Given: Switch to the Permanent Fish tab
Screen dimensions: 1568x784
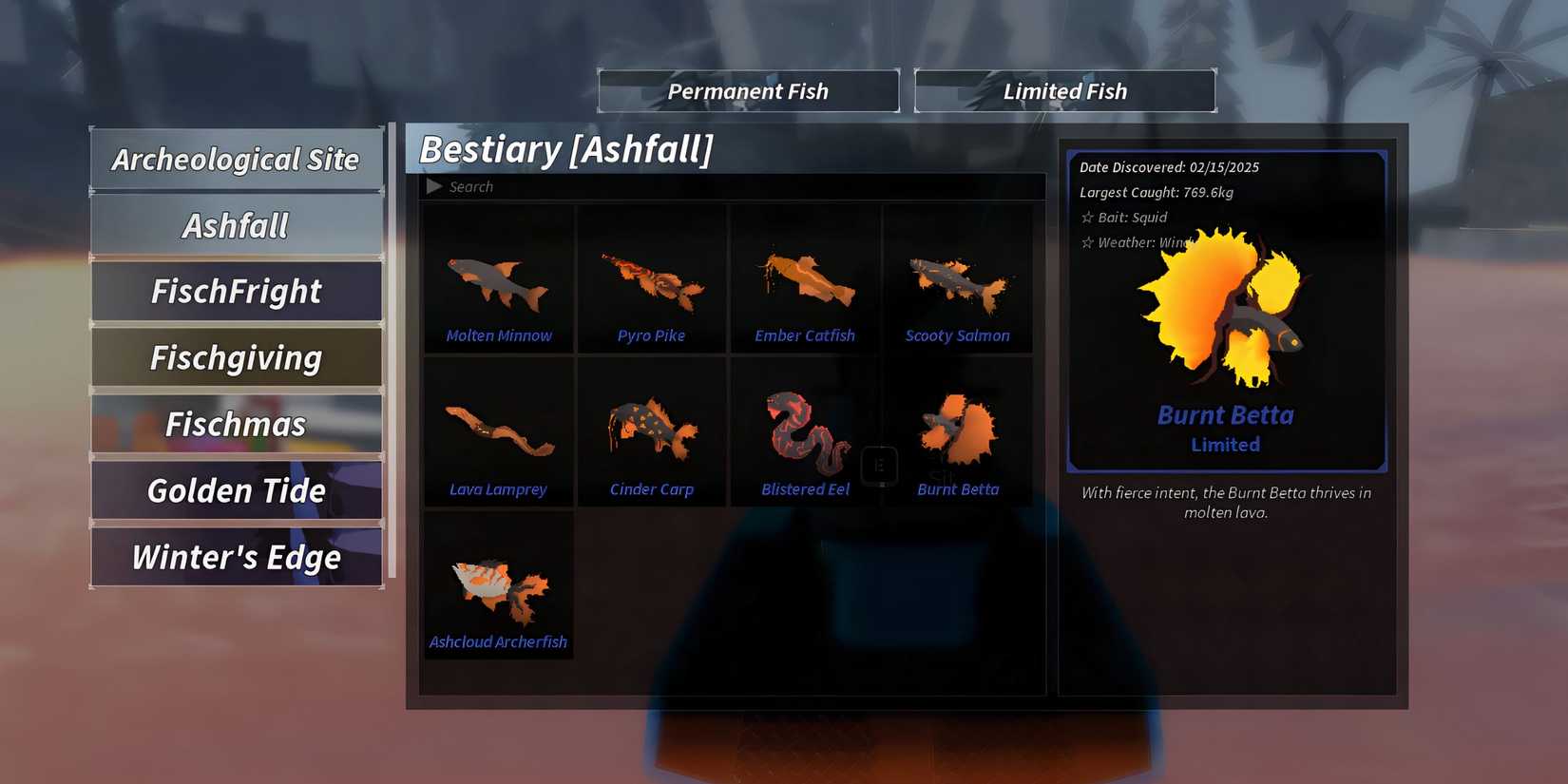Looking at the screenshot, I should coord(748,90).
